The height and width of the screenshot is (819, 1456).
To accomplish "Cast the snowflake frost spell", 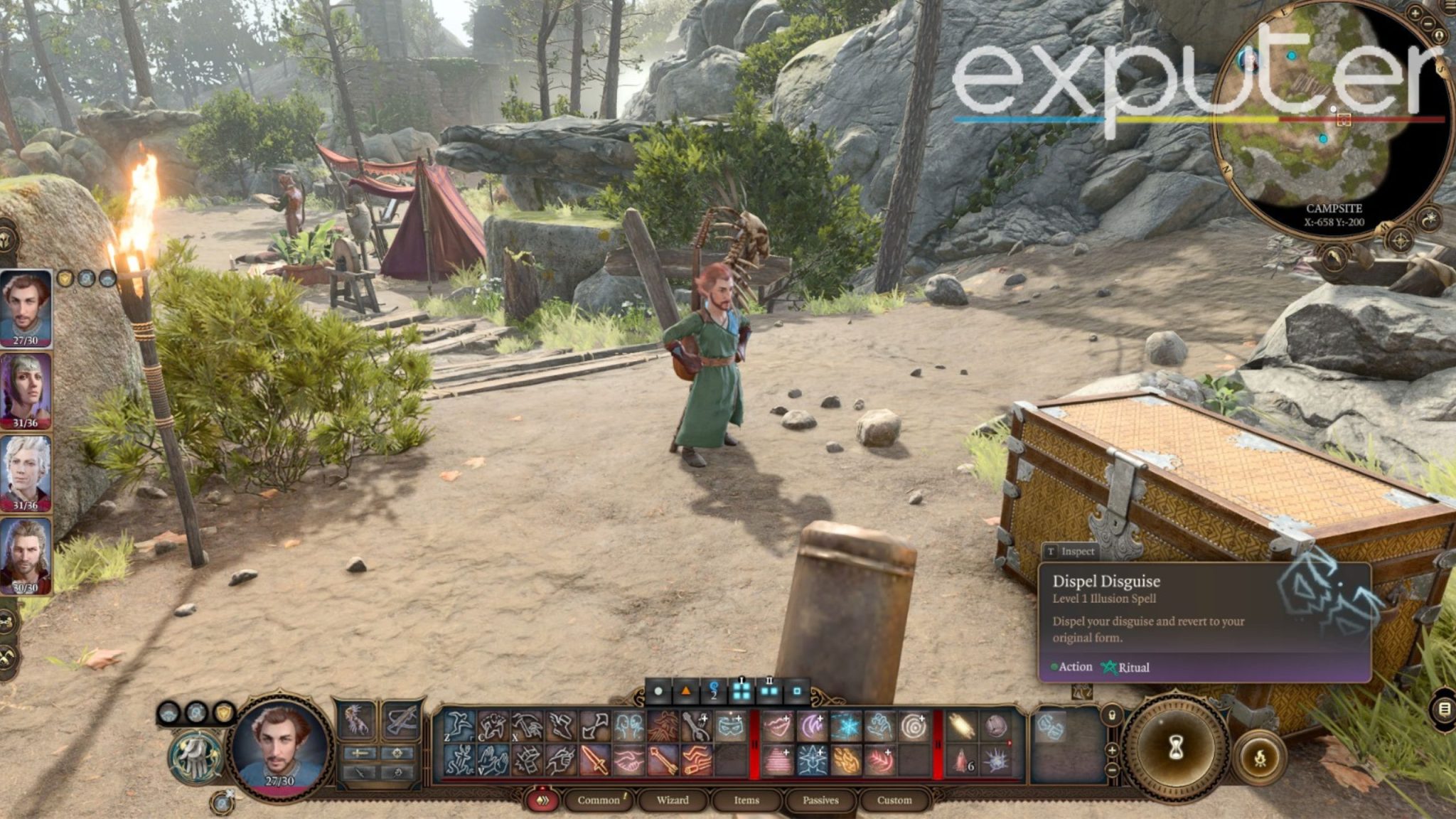I will 846,727.
